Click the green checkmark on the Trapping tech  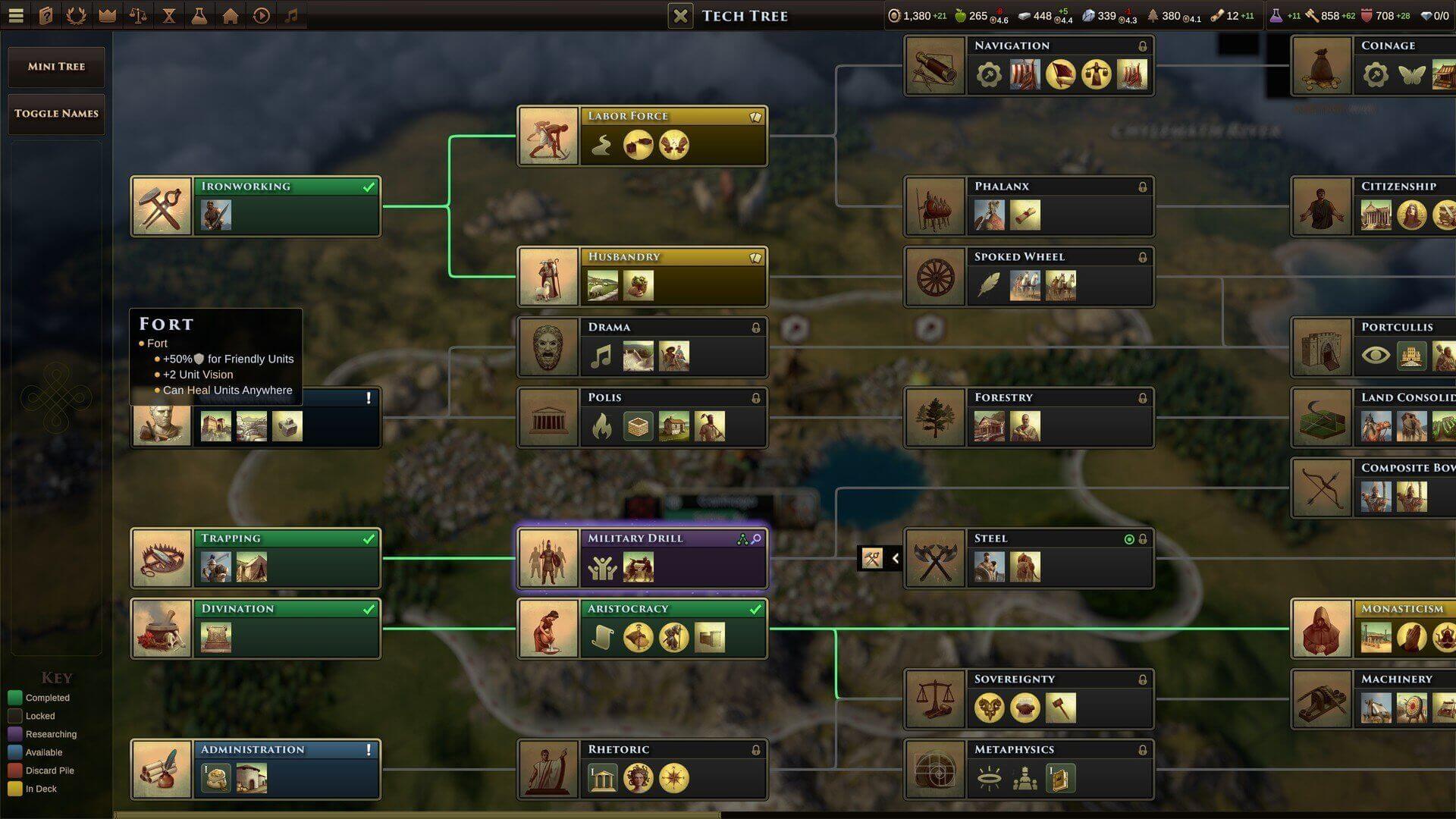(369, 538)
